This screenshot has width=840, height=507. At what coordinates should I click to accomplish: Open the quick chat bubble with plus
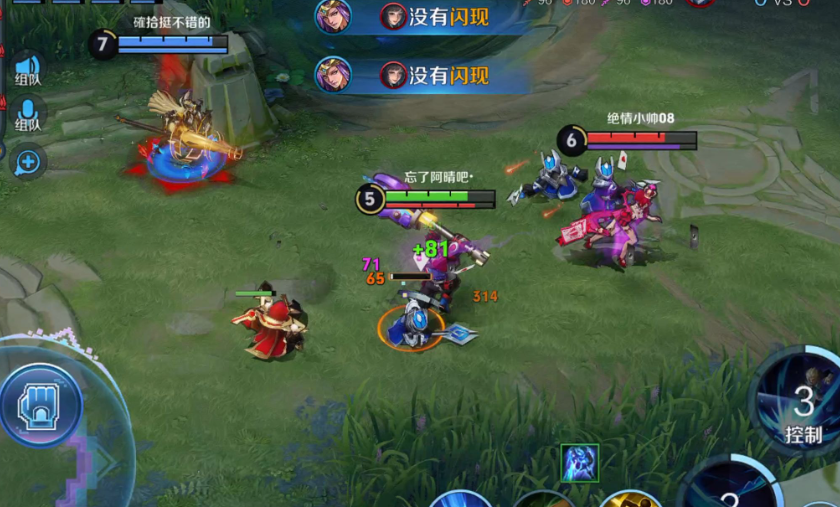tap(27, 161)
